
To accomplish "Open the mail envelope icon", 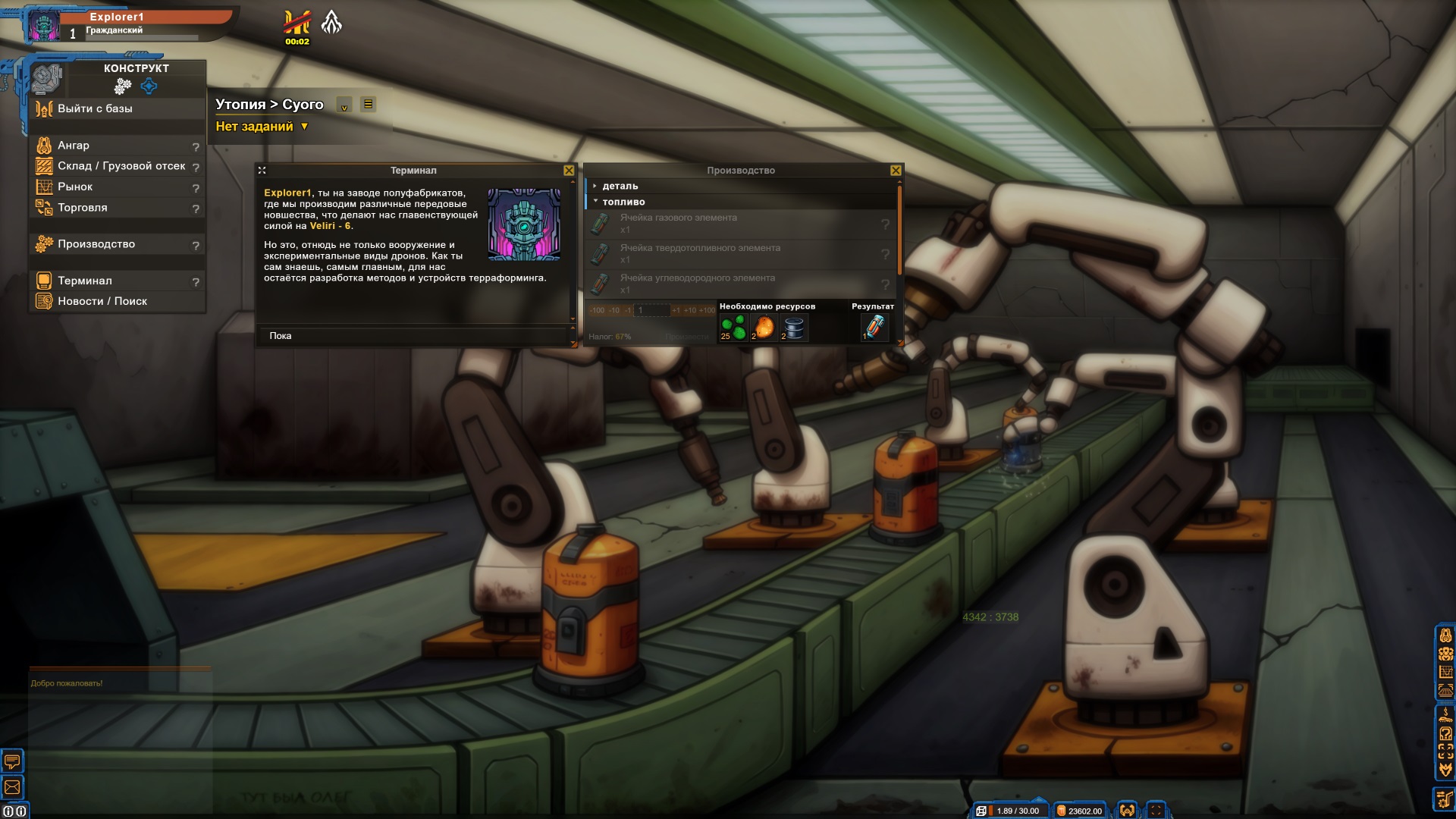I will point(12,787).
